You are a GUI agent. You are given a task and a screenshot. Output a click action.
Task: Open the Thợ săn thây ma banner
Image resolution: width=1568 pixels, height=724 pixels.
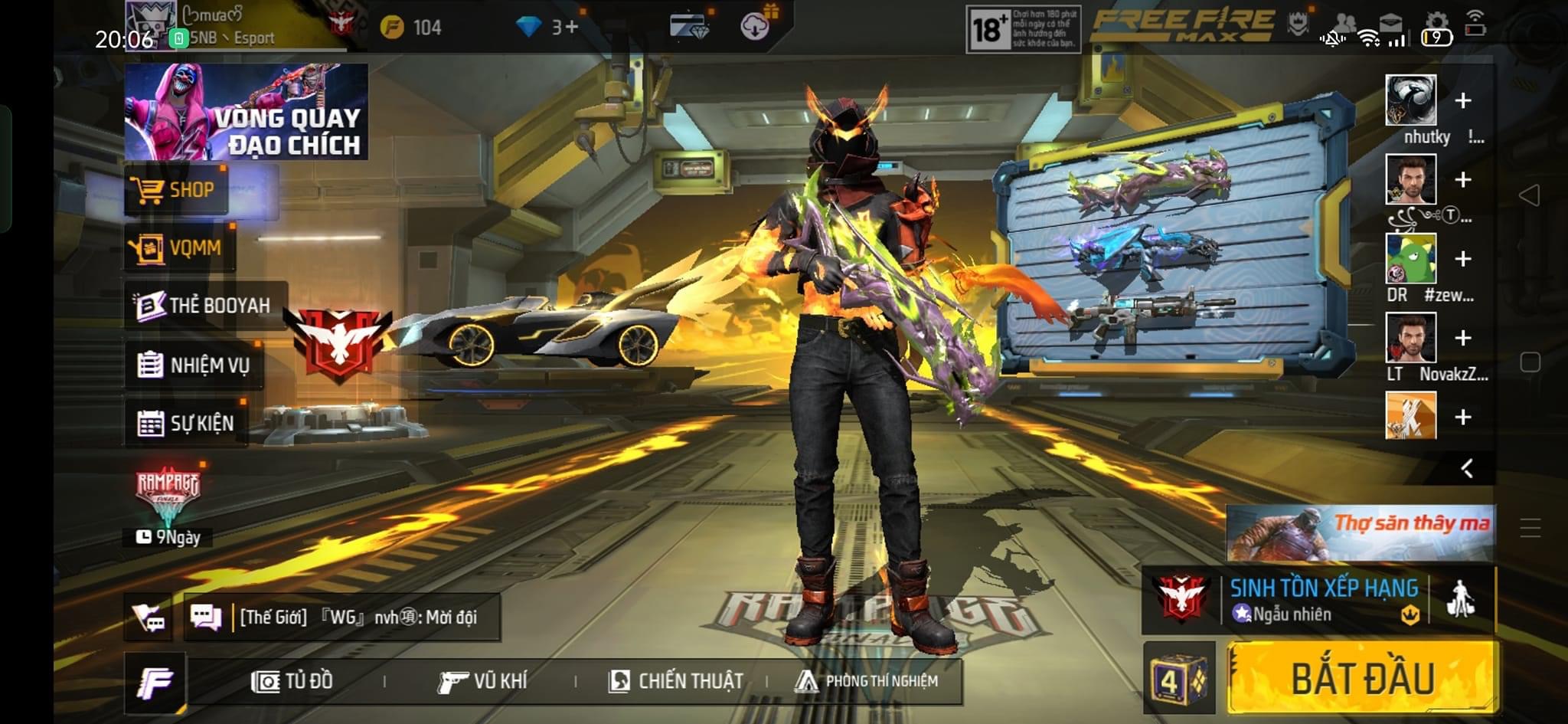pyautogui.click(x=1360, y=532)
